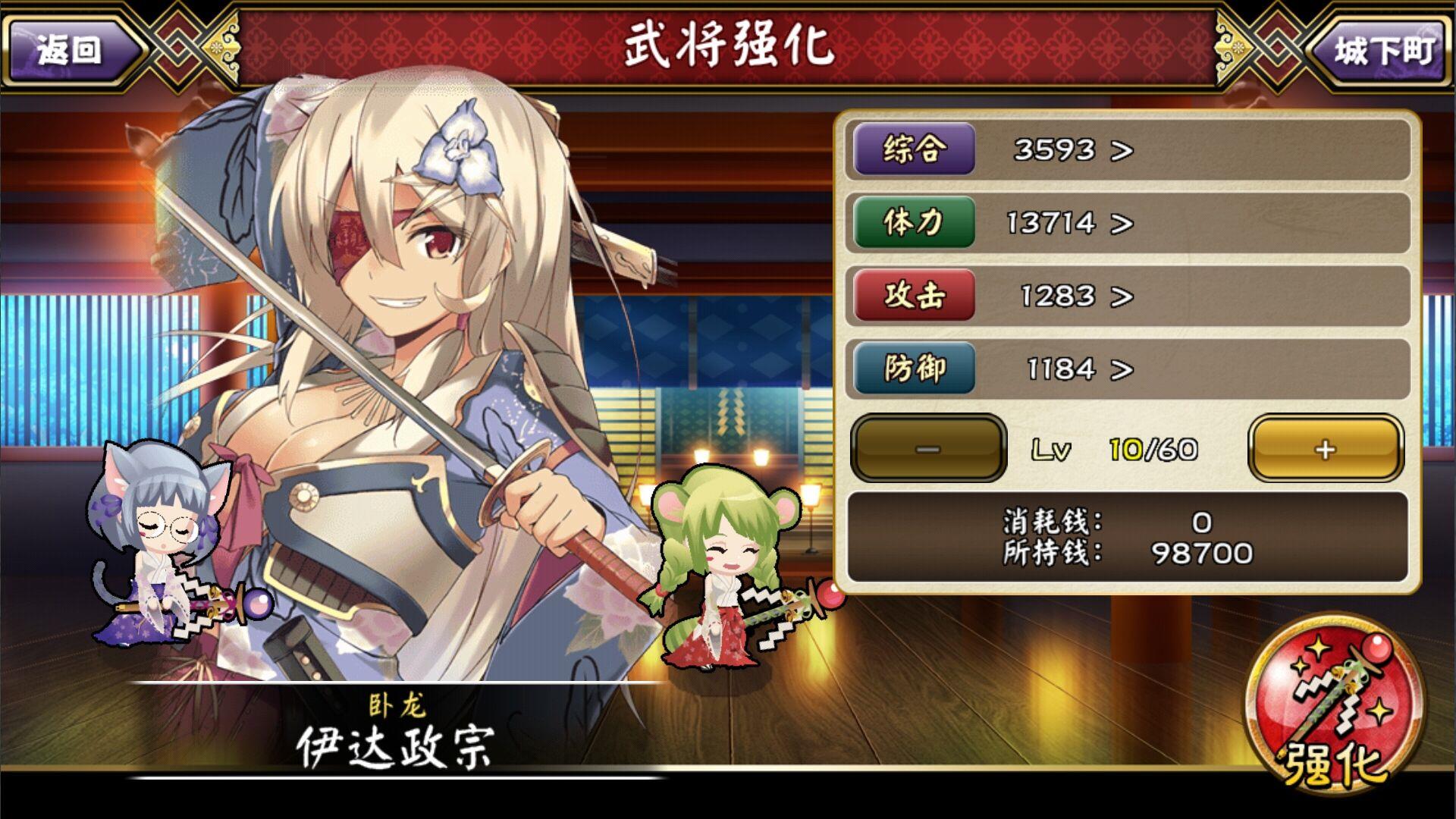This screenshot has width=1456, height=819.
Task: Select the 综合 overall stat row
Action: 1127,149
